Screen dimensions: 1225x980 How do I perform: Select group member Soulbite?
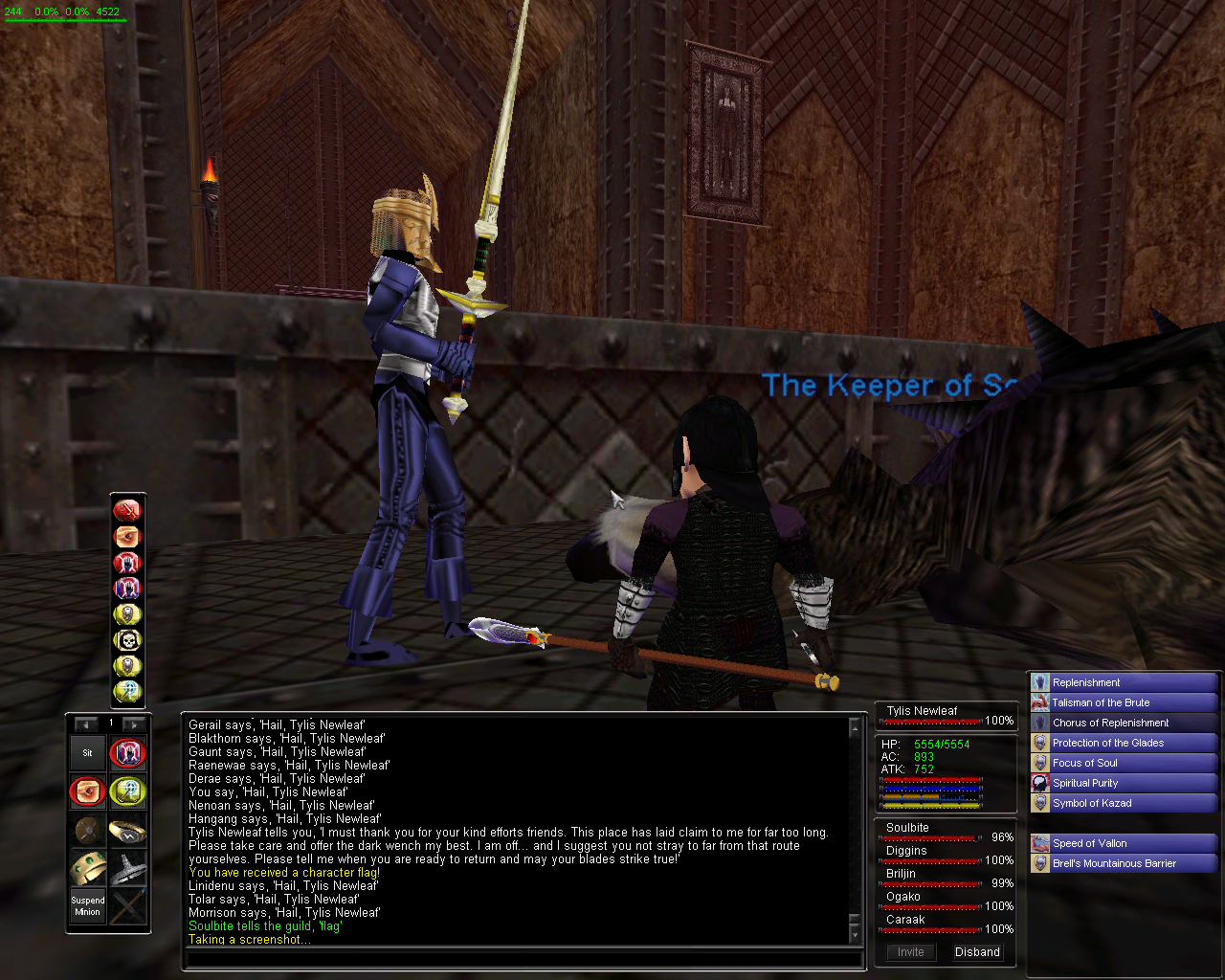(907, 828)
